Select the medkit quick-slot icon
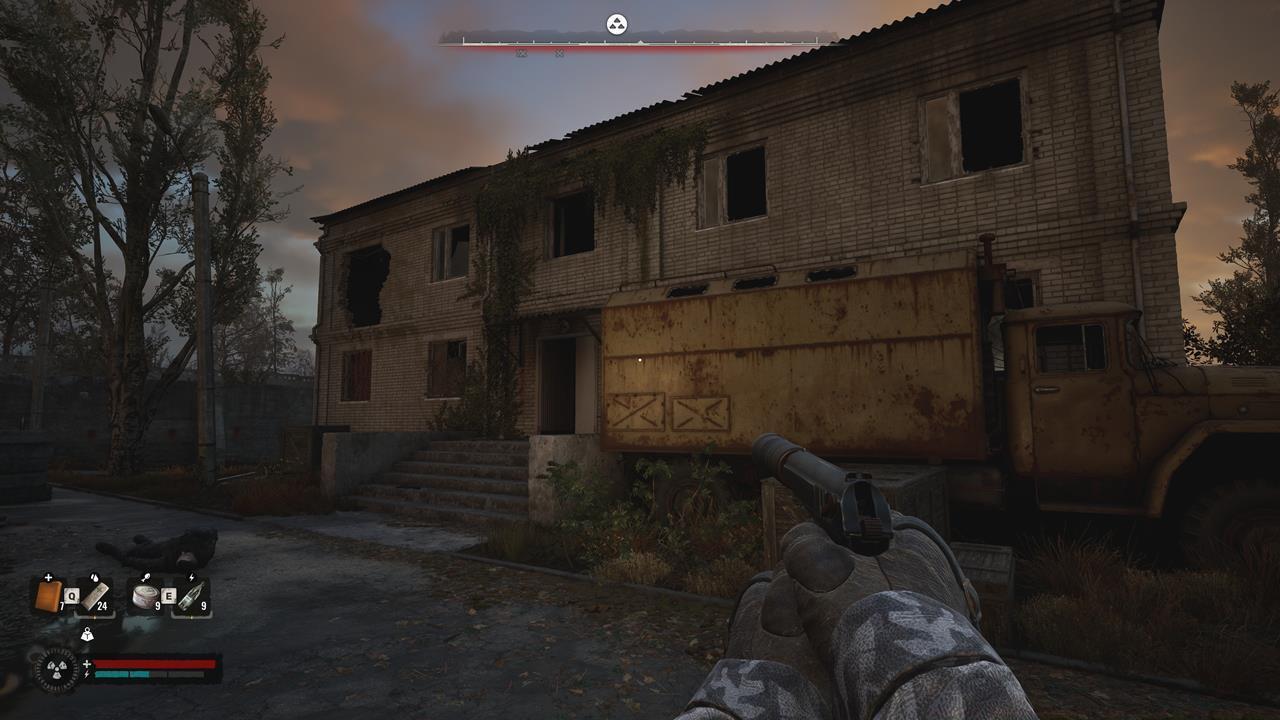This screenshot has height=720, width=1280. 48,594
